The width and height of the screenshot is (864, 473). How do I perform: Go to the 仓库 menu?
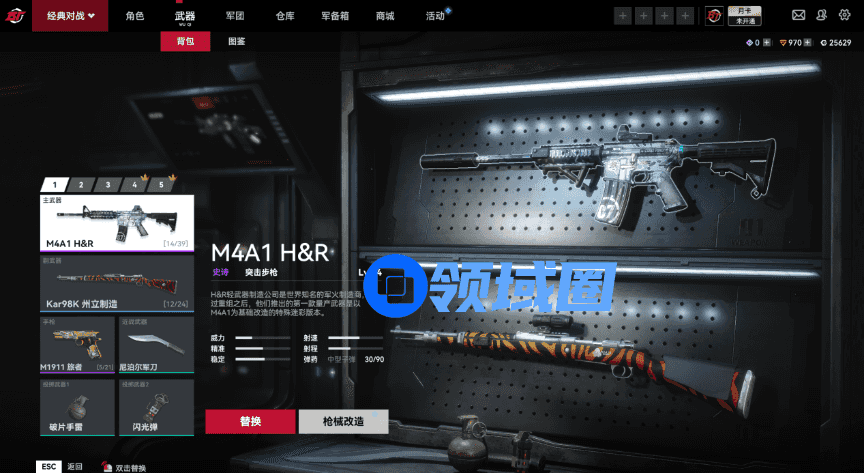click(x=285, y=16)
